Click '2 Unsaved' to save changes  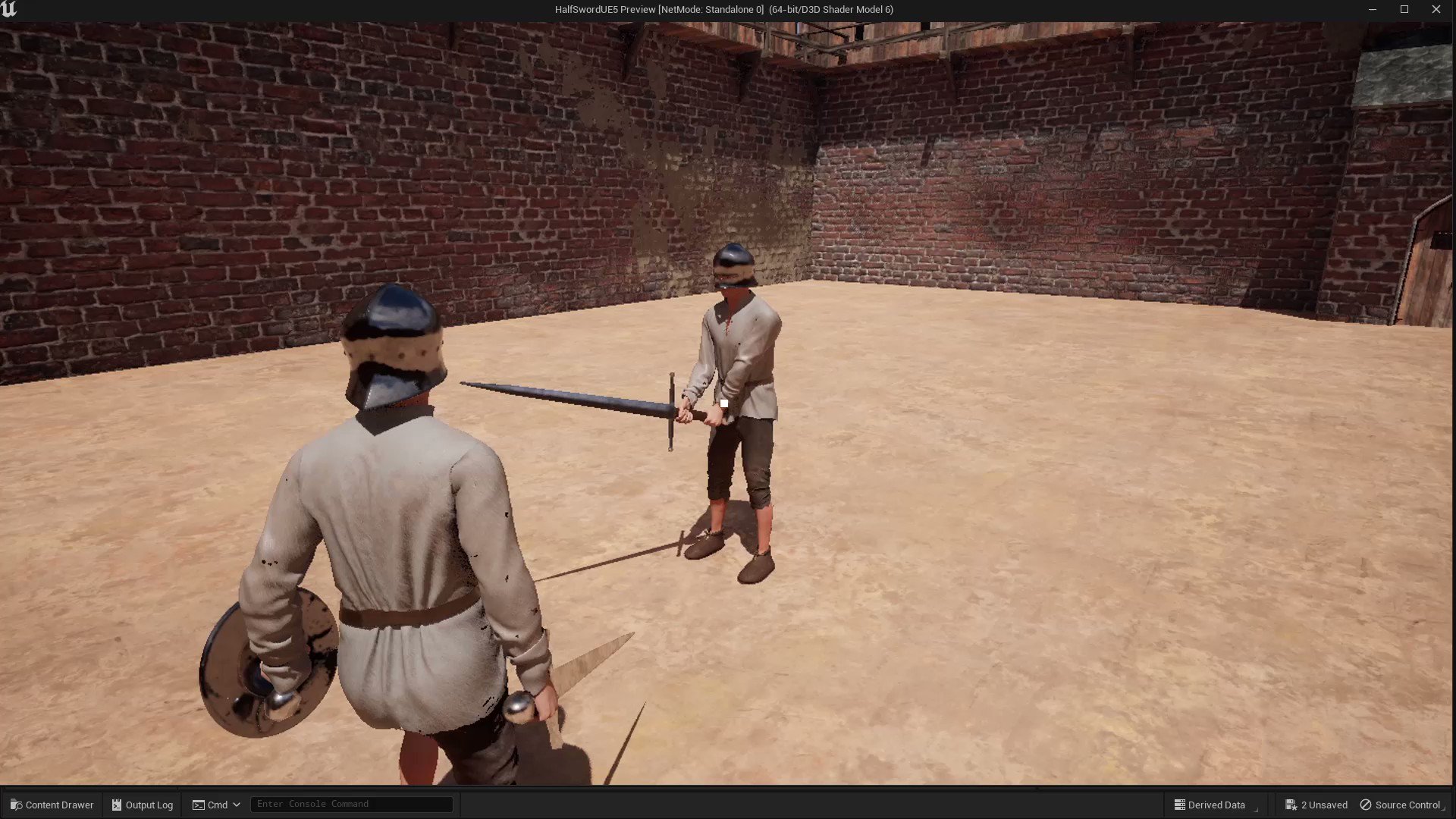pos(1323,805)
